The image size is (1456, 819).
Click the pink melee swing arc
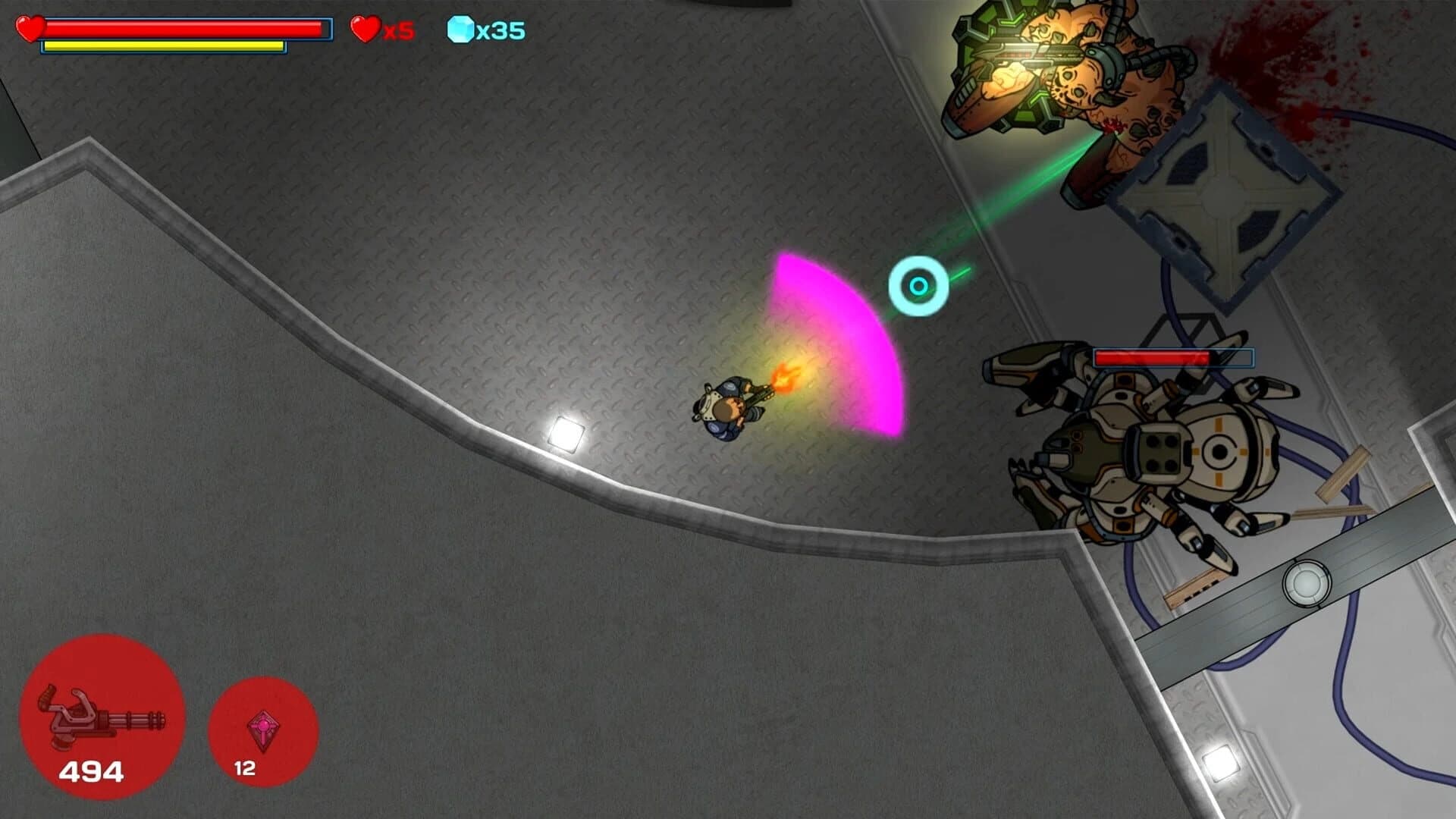click(834, 341)
